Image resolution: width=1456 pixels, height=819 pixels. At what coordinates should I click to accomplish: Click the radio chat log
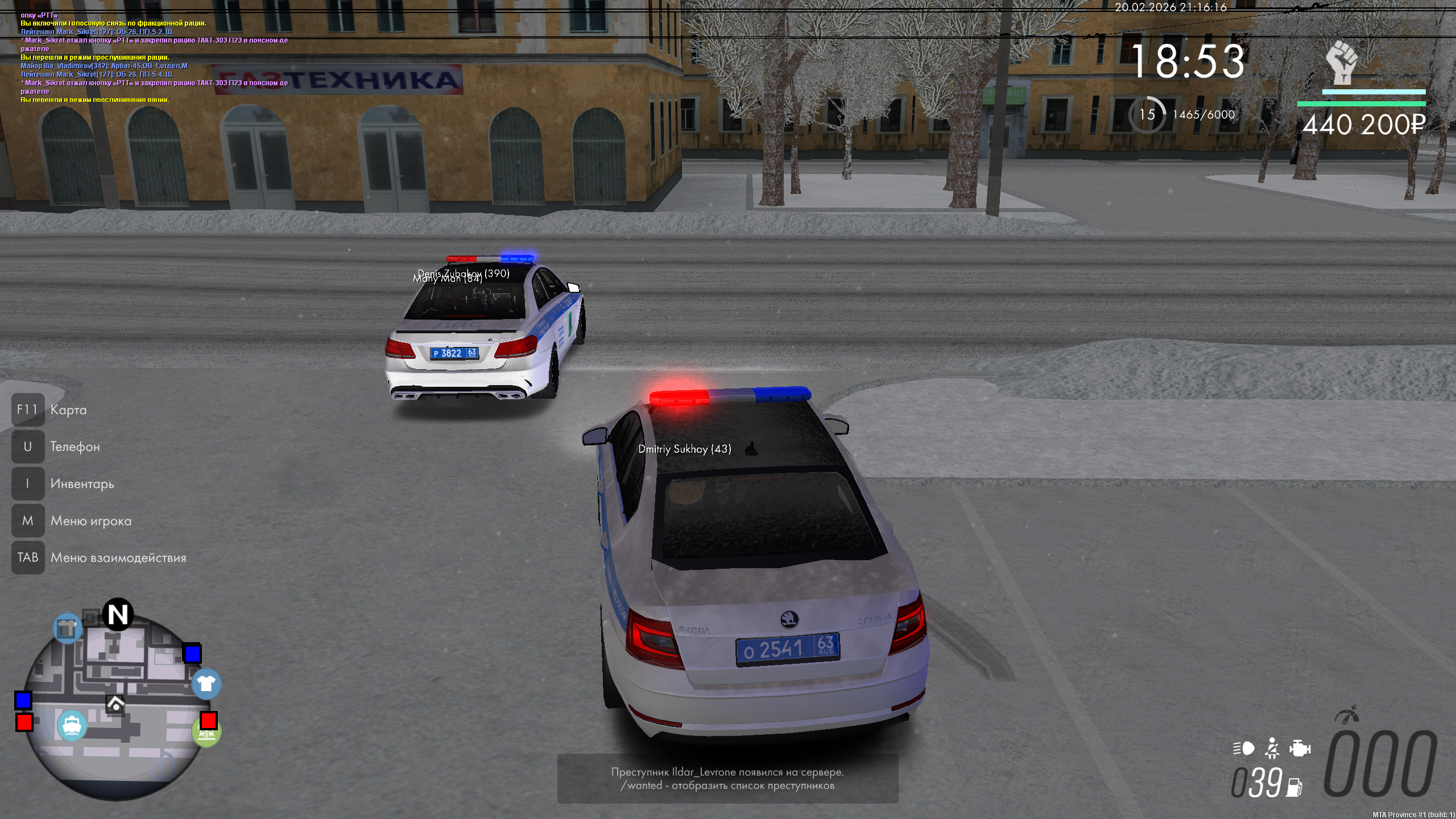pyautogui.click(x=154, y=57)
